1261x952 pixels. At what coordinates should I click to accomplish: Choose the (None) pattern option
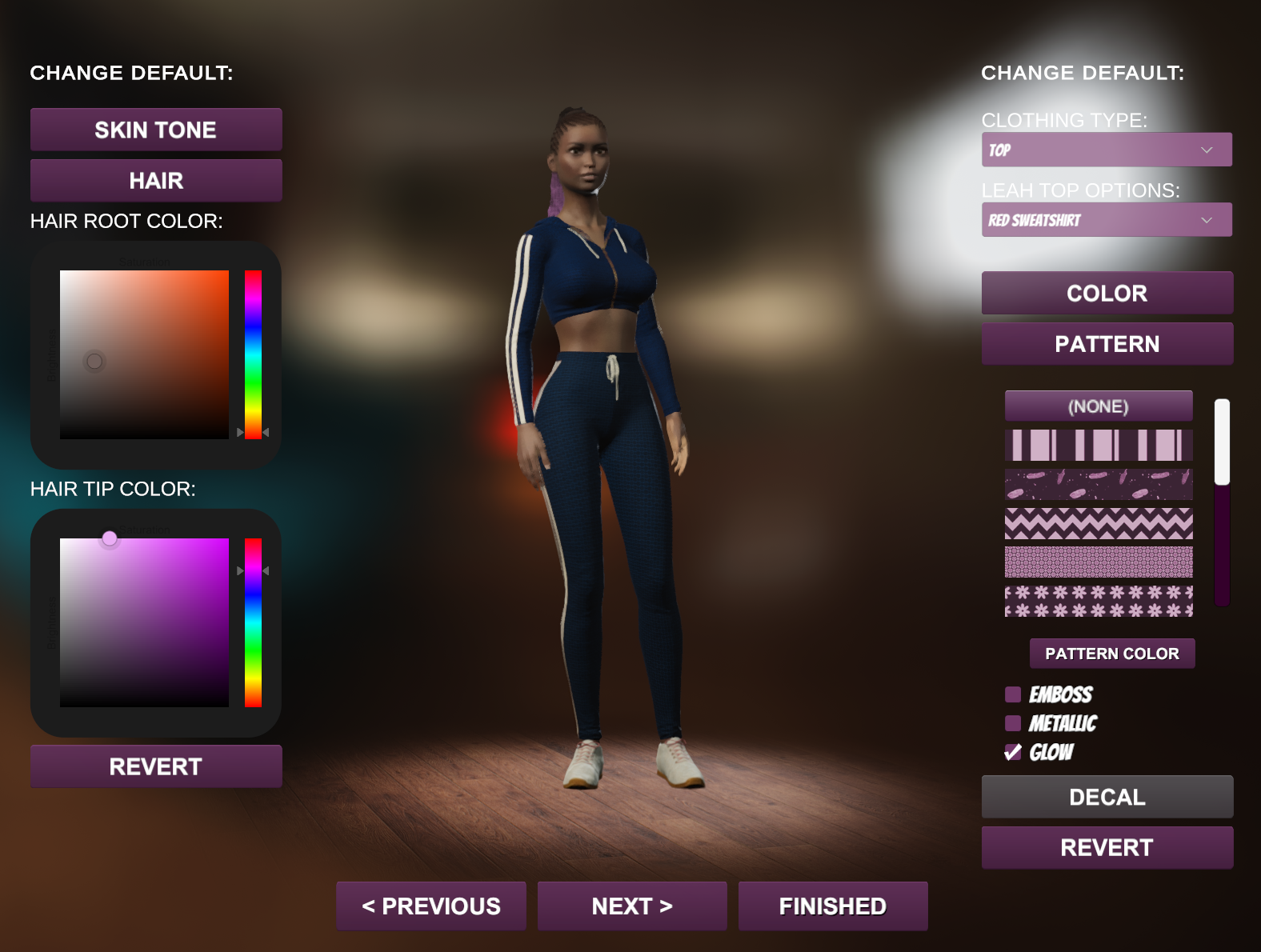[1098, 406]
